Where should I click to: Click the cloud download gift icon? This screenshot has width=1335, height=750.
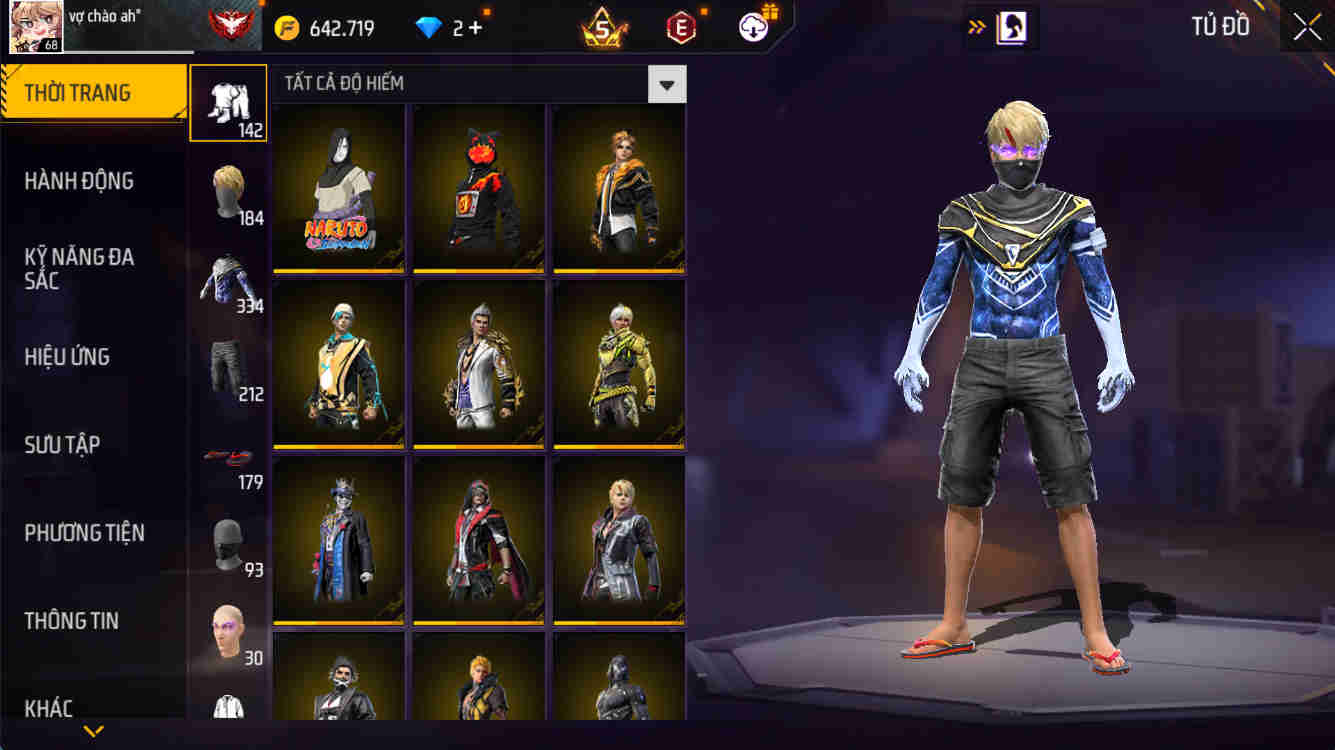753,27
